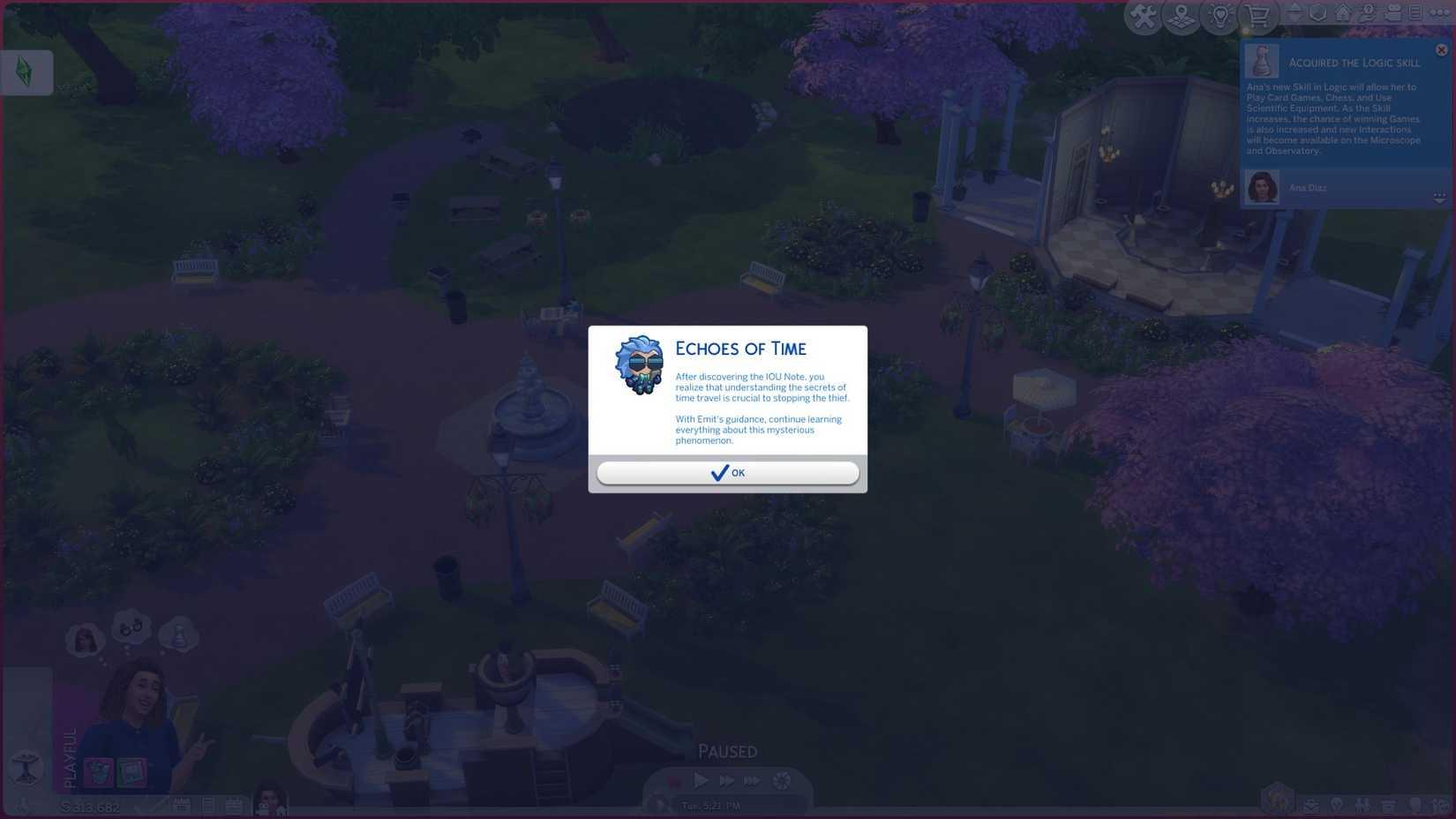Expand notification options via the ellipsis under Ana Diaz

(1441, 196)
